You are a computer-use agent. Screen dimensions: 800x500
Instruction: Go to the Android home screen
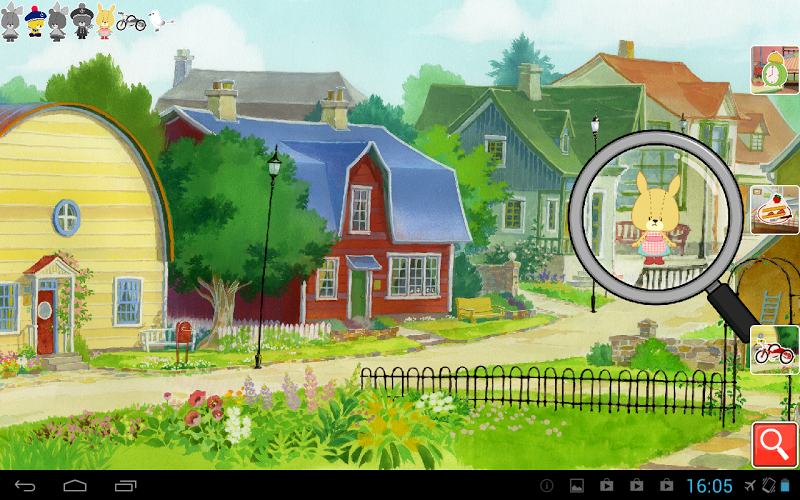(75, 485)
